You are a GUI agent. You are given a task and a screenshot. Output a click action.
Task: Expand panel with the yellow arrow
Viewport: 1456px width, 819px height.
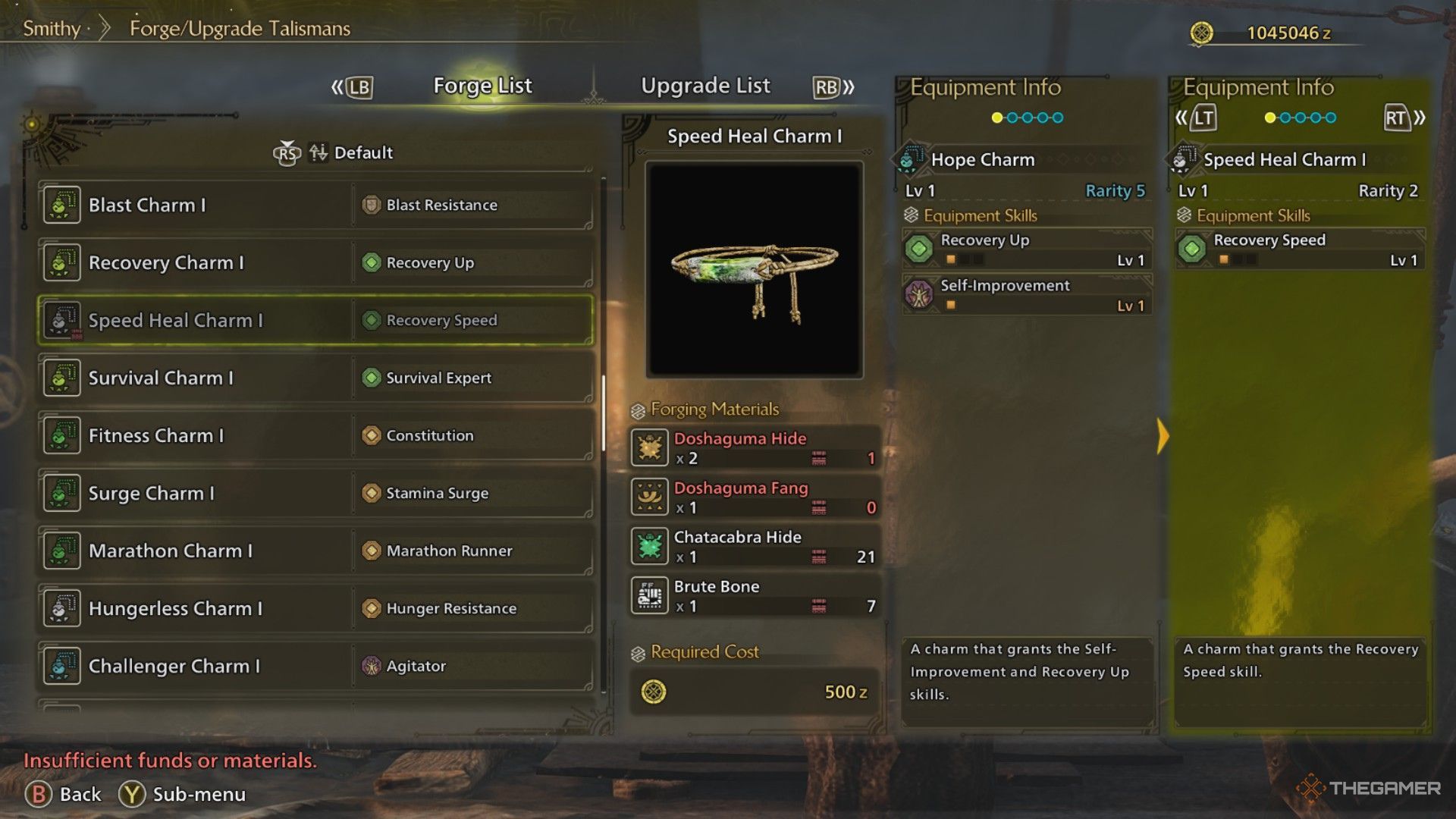[x=1163, y=436]
